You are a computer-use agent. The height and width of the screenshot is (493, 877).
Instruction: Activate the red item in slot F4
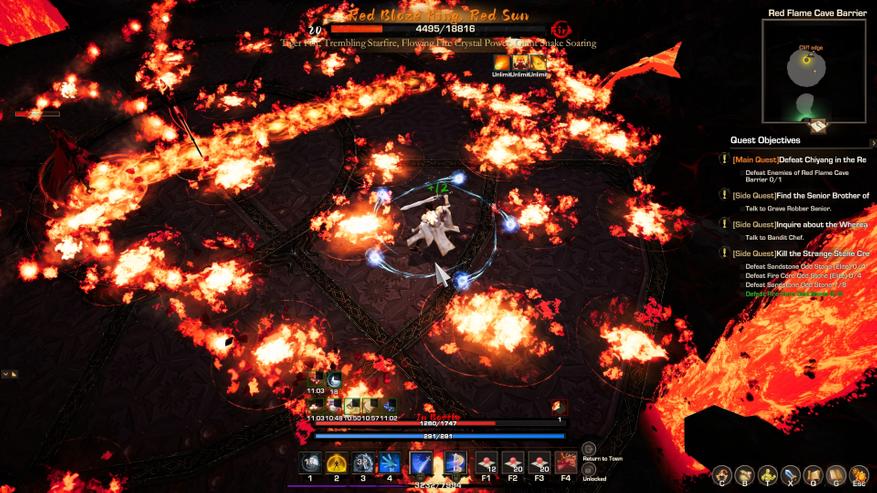coord(566,463)
